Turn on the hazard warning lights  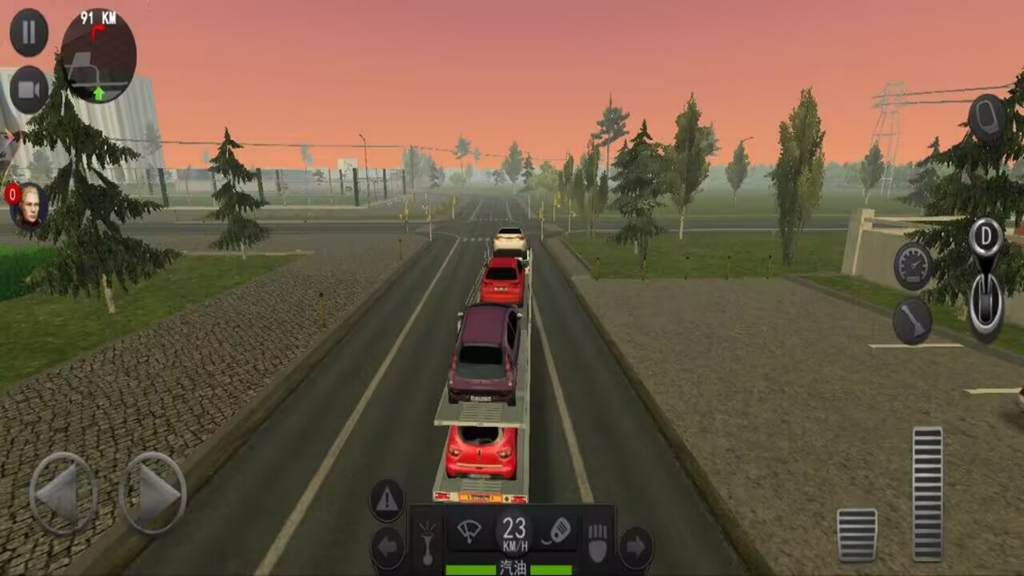point(387,500)
